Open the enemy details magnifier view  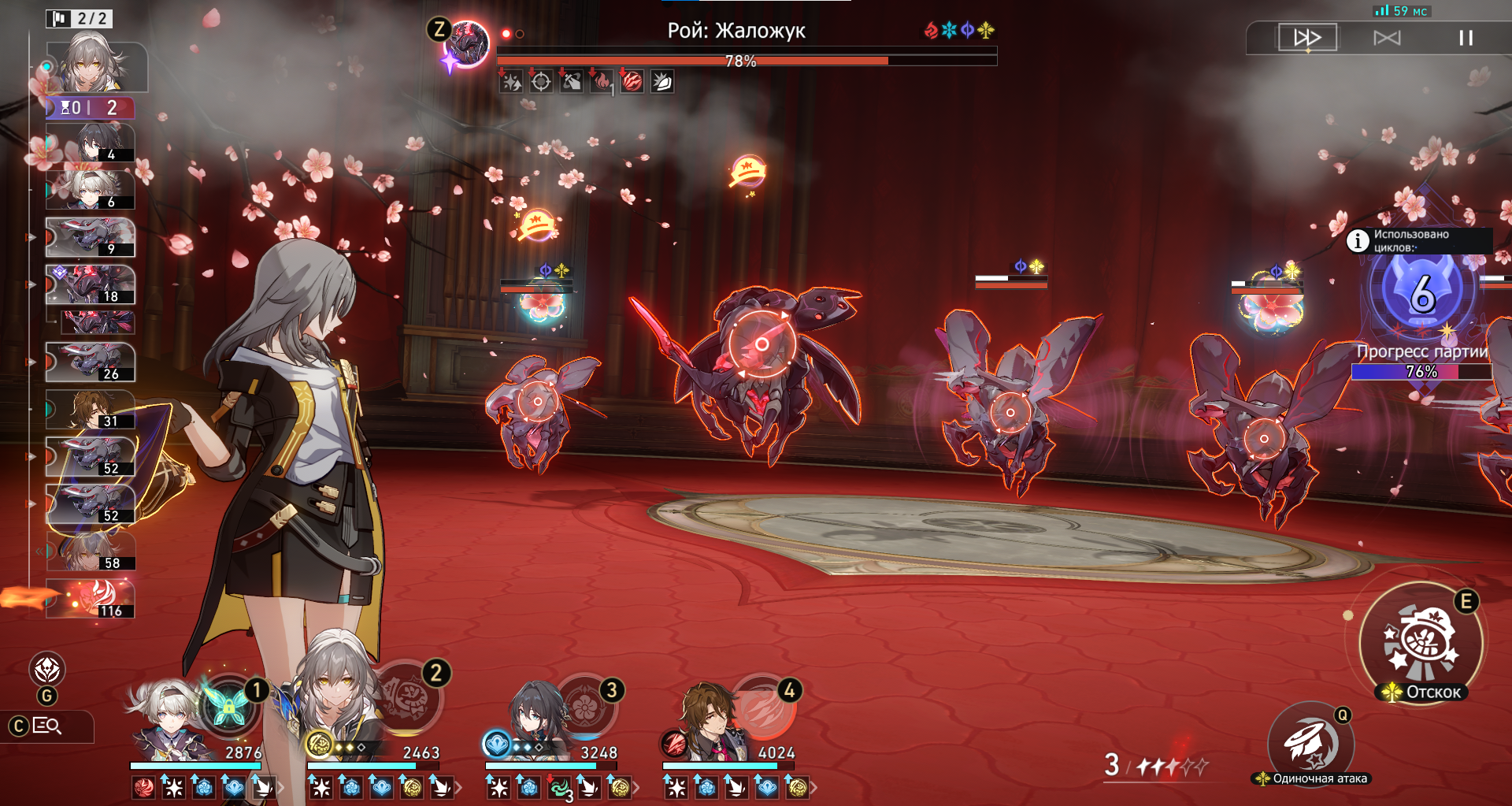[47, 726]
